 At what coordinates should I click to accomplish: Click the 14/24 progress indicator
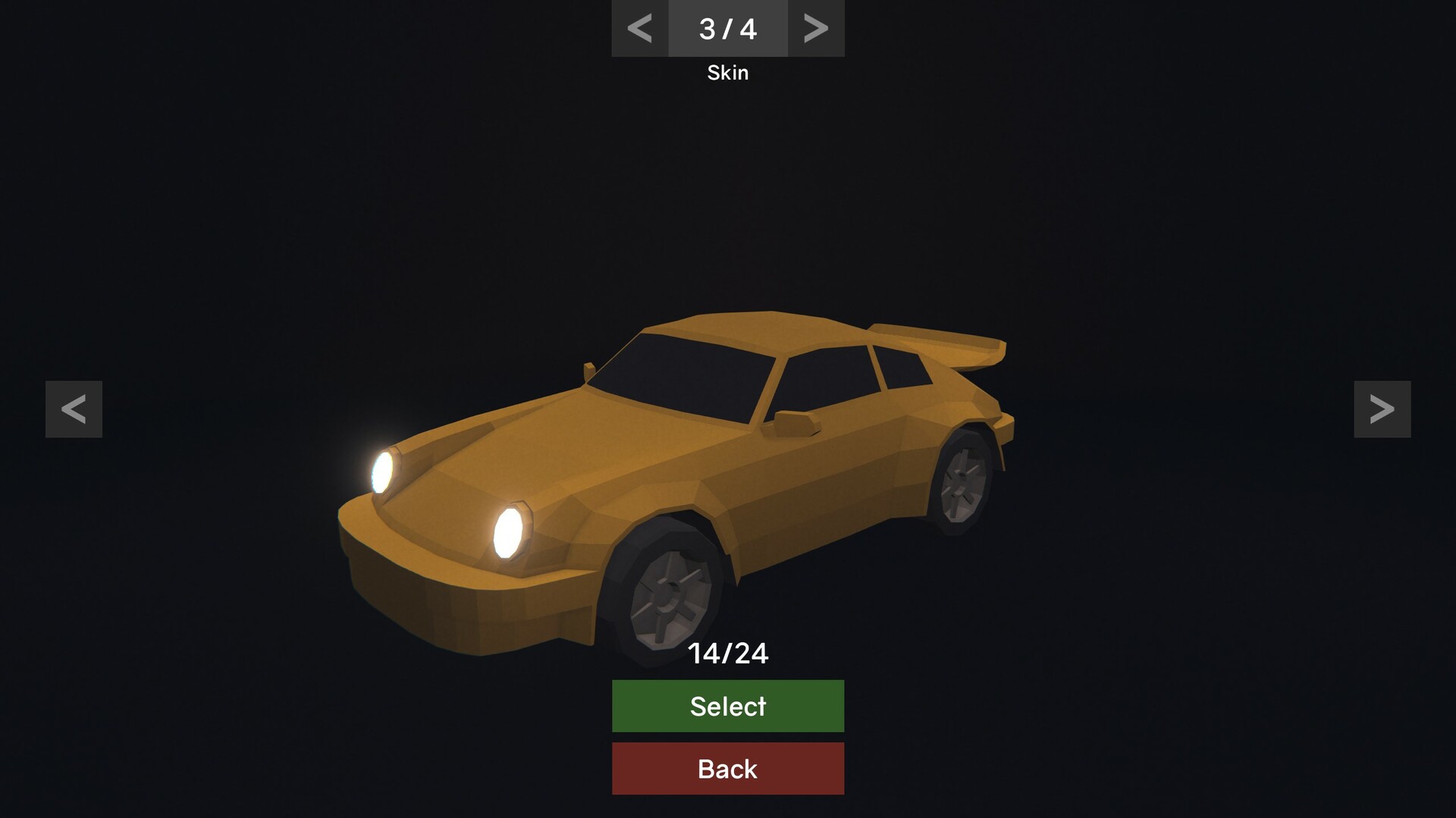tap(727, 652)
